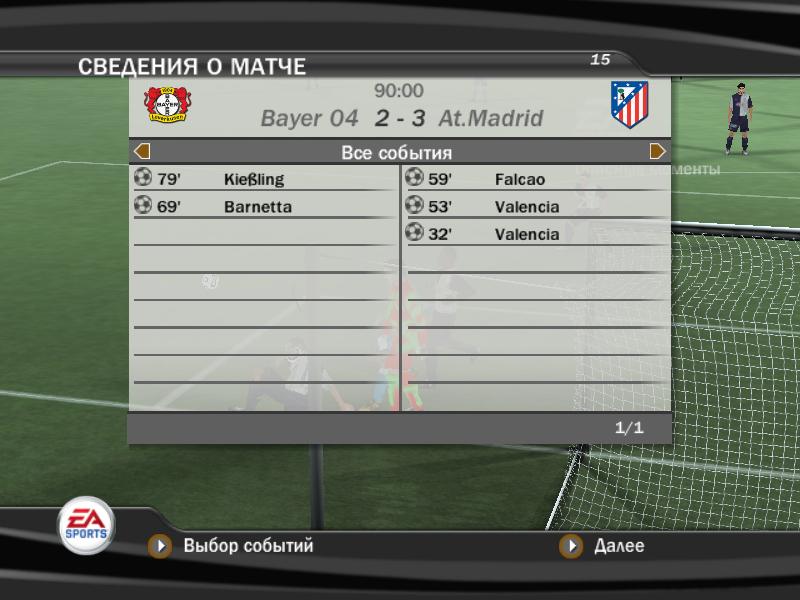
Task: Select Valencia's 53' goal row
Action: 535,207
